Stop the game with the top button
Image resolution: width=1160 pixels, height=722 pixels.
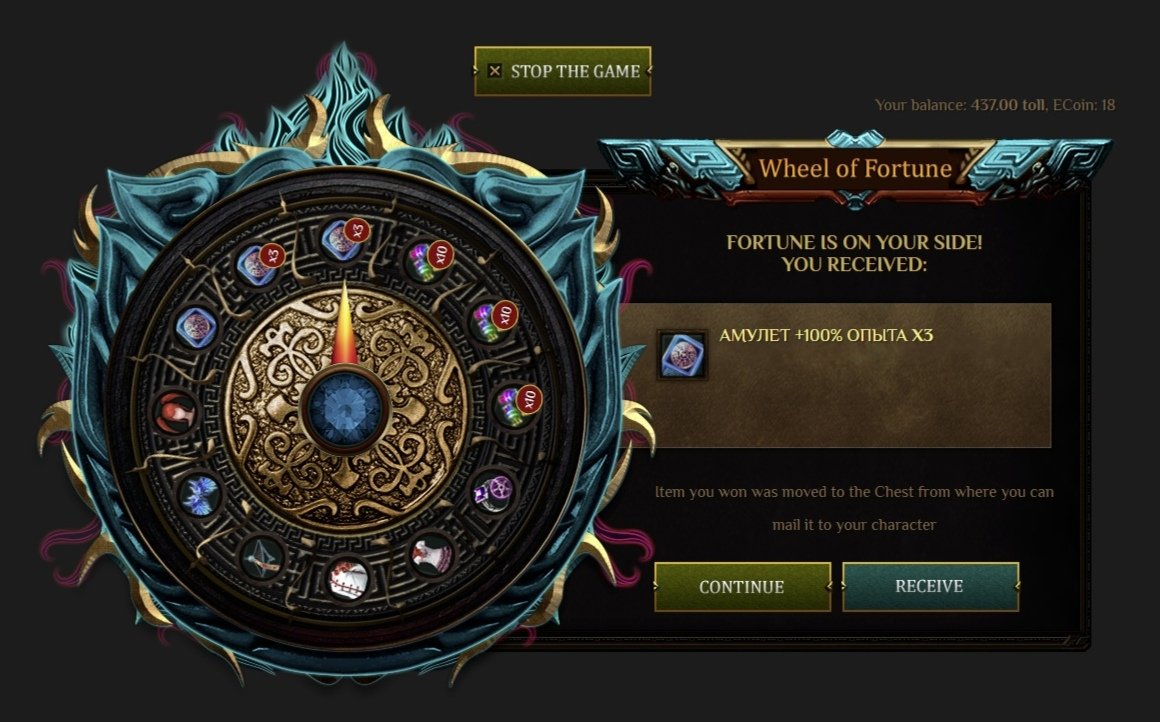[x=563, y=71]
